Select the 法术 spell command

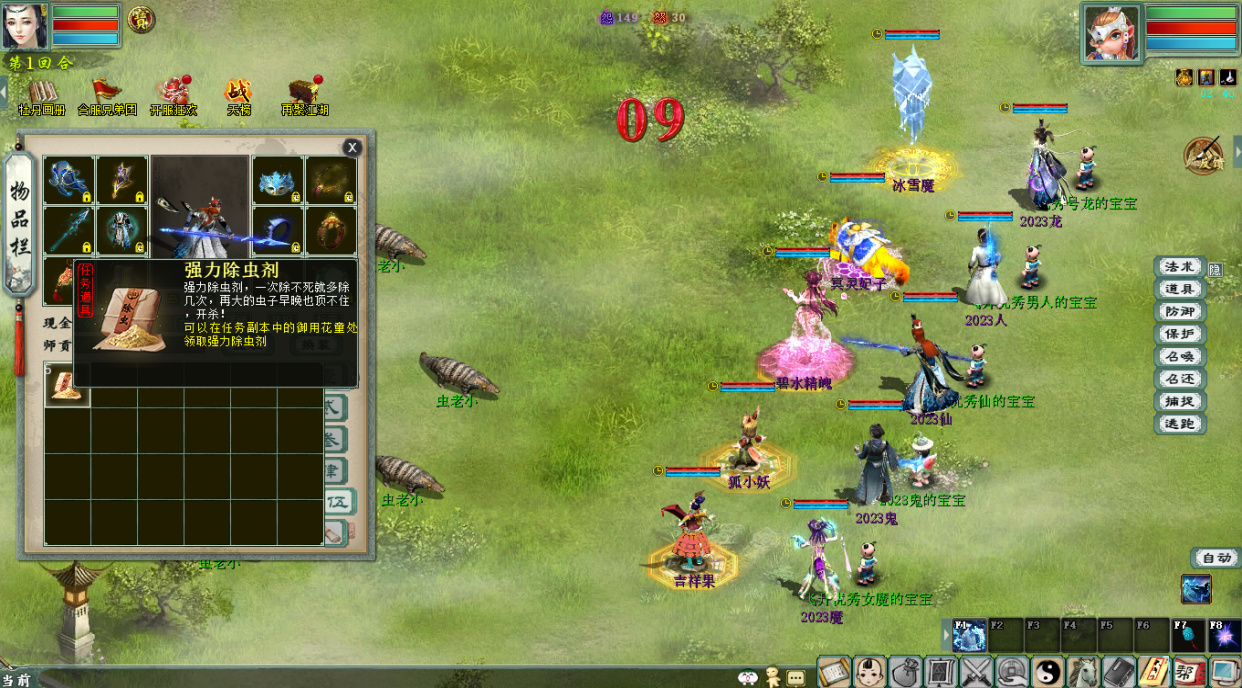pos(1179,267)
